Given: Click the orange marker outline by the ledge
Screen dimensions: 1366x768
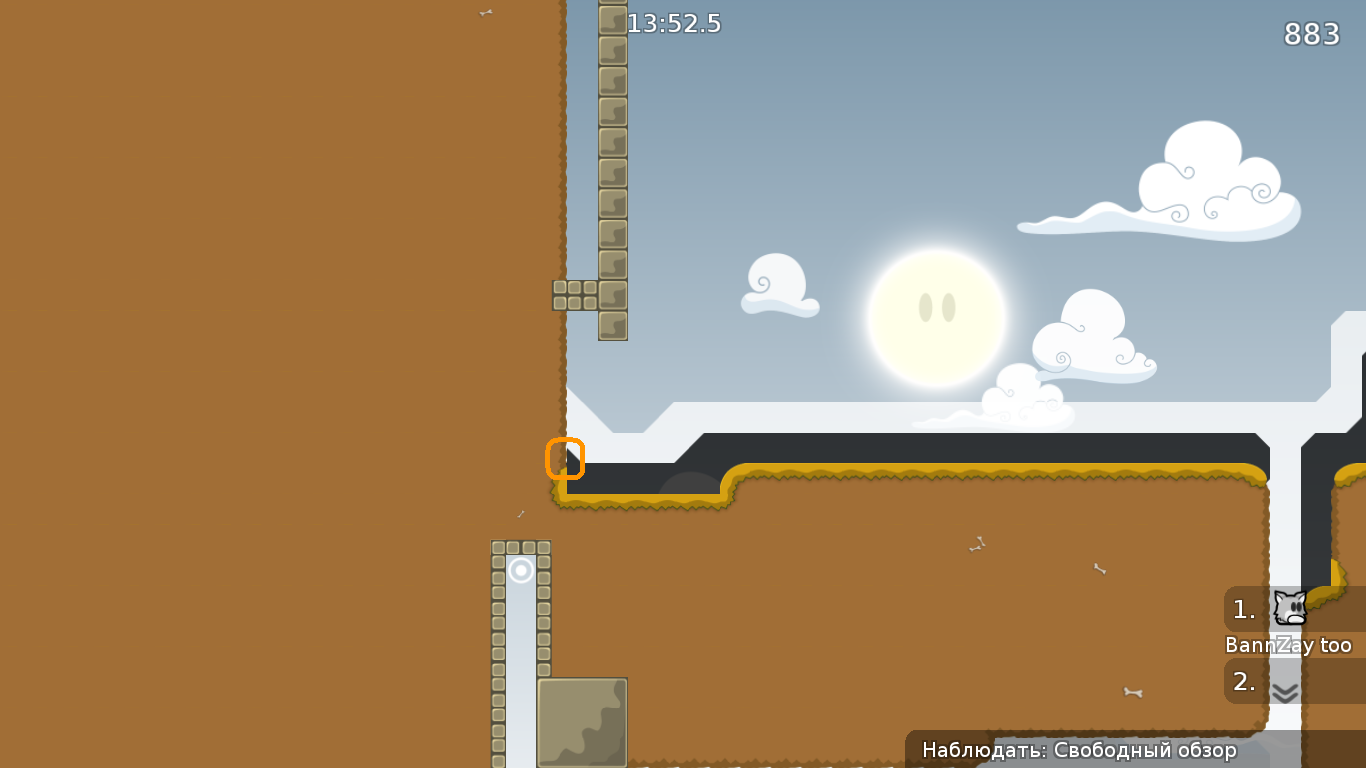Looking at the screenshot, I should 566,458.
